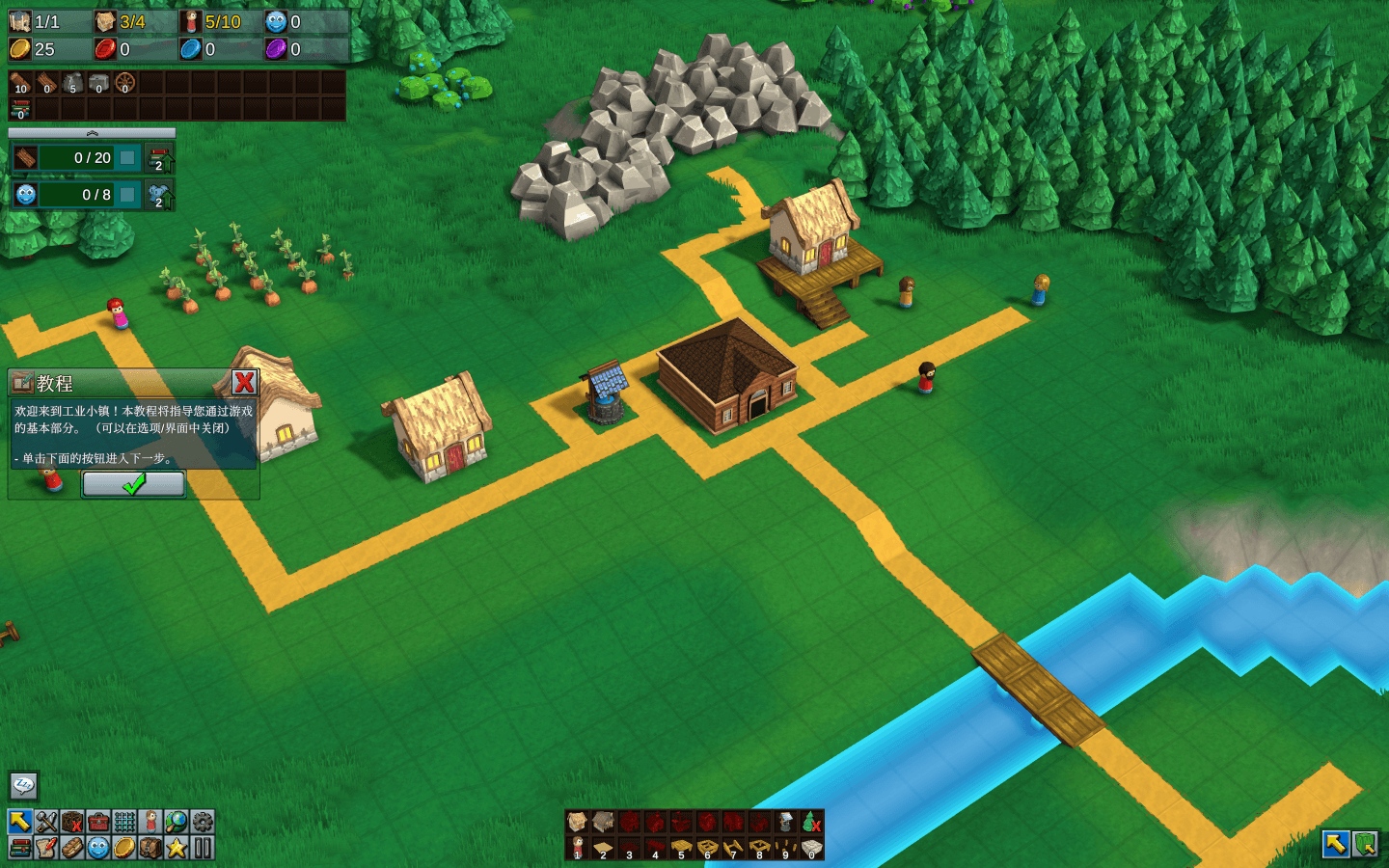Collapse the objectives panel with the arrow bar
This screenshot has height=868, width=1389.
92,133
